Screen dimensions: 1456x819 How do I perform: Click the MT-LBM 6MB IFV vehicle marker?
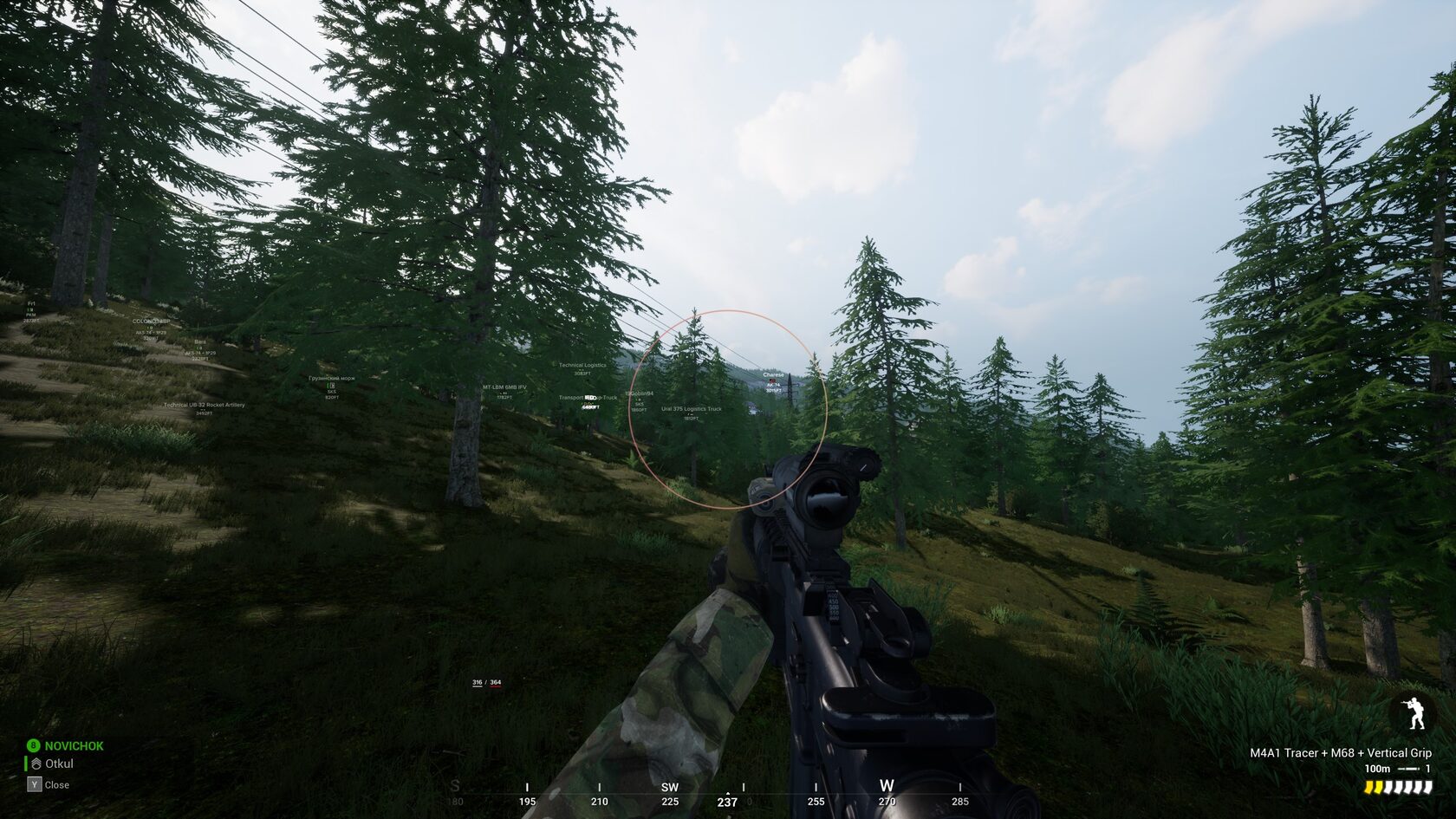(504, 387)
